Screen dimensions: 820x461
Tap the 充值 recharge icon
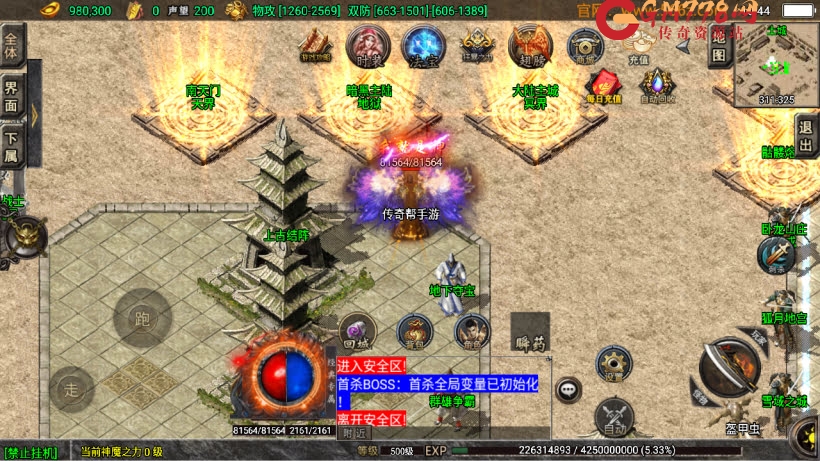coord(638,45)
